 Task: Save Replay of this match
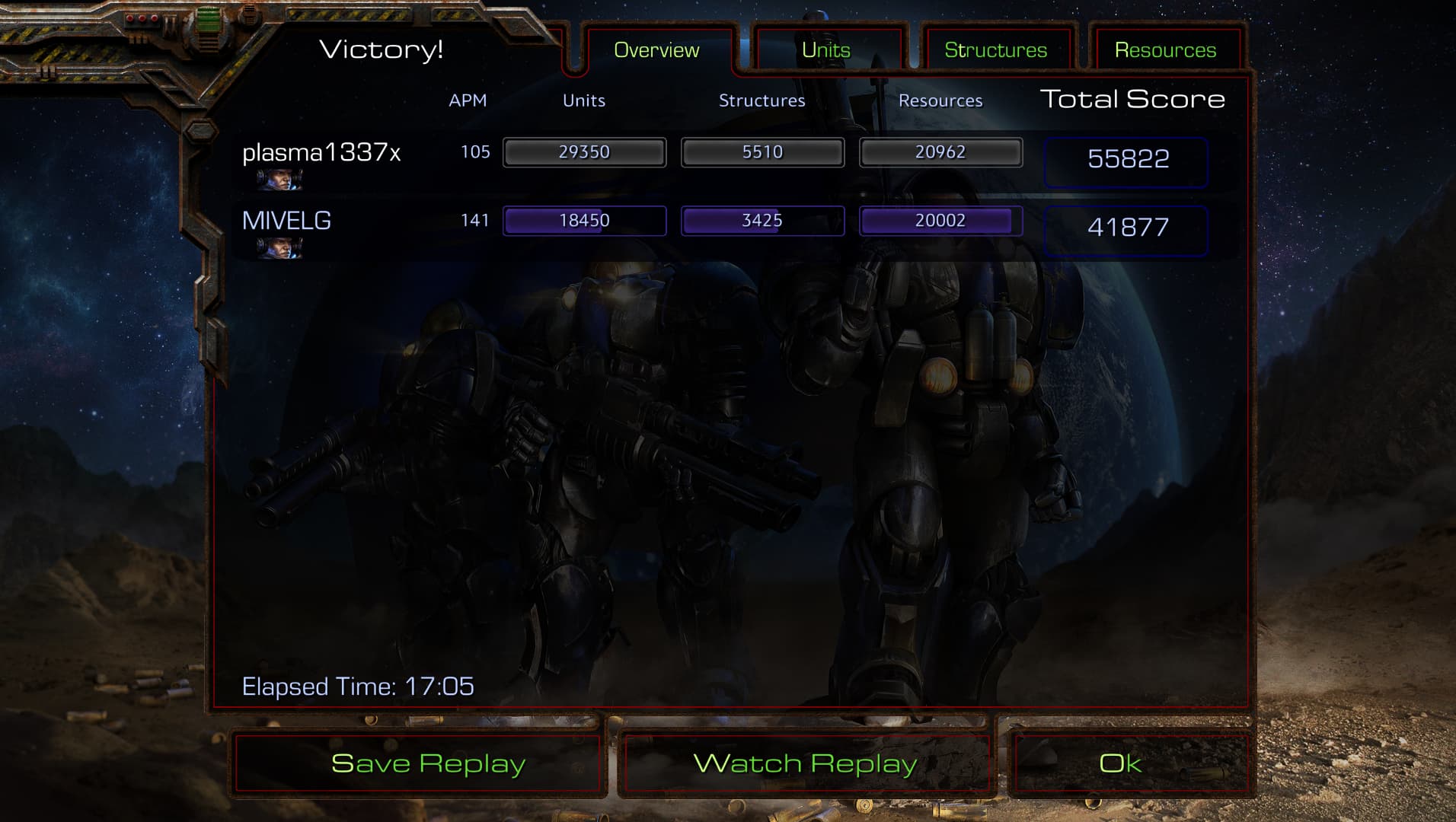click(428, 763)
